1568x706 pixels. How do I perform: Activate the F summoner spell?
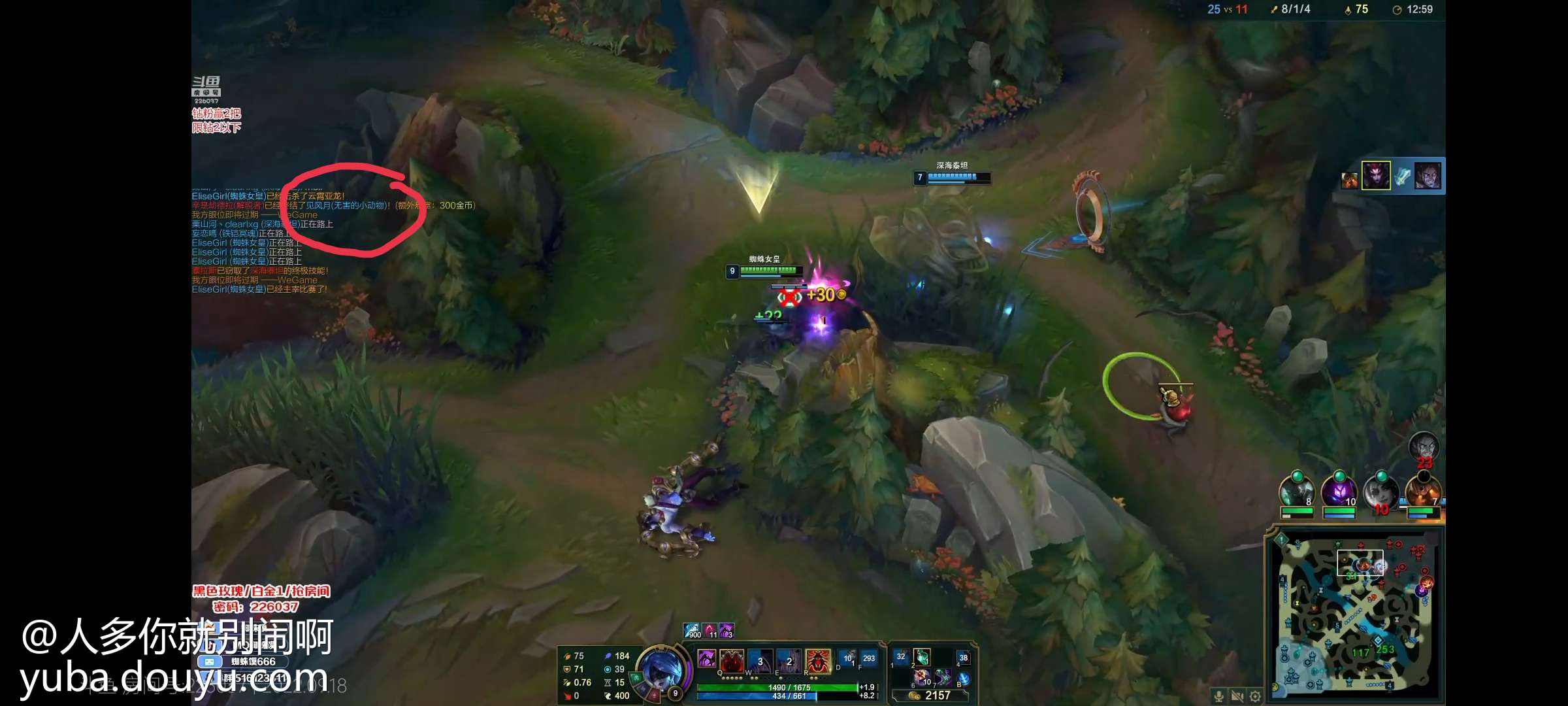[x=868, y=658]
